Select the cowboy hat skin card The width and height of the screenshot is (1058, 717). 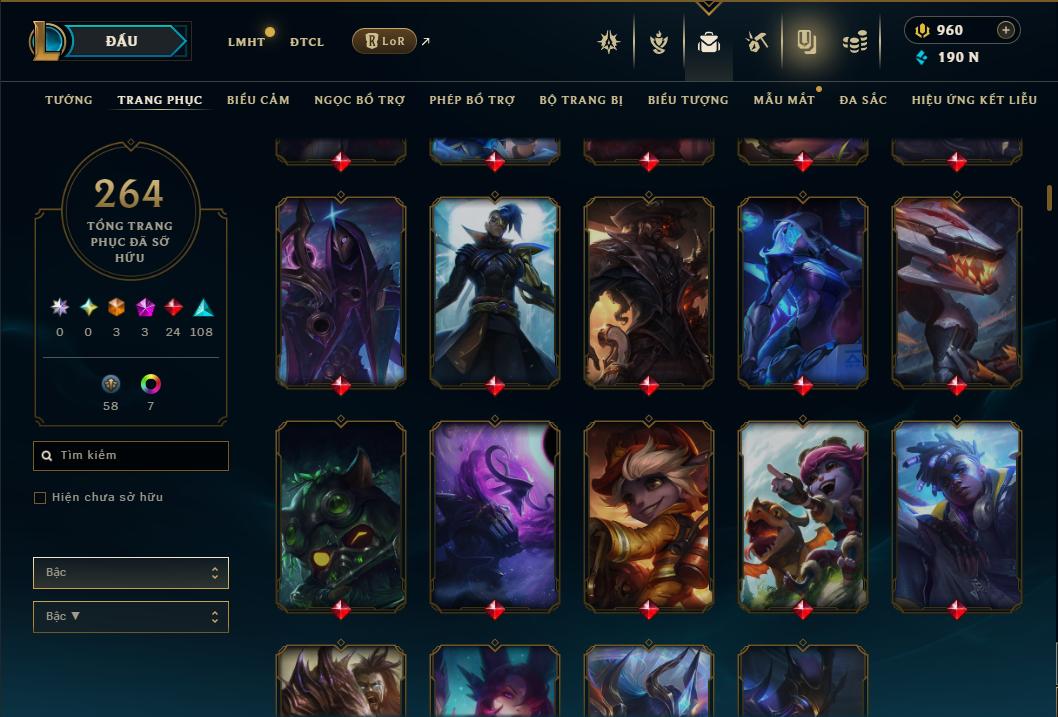(649, 290)
